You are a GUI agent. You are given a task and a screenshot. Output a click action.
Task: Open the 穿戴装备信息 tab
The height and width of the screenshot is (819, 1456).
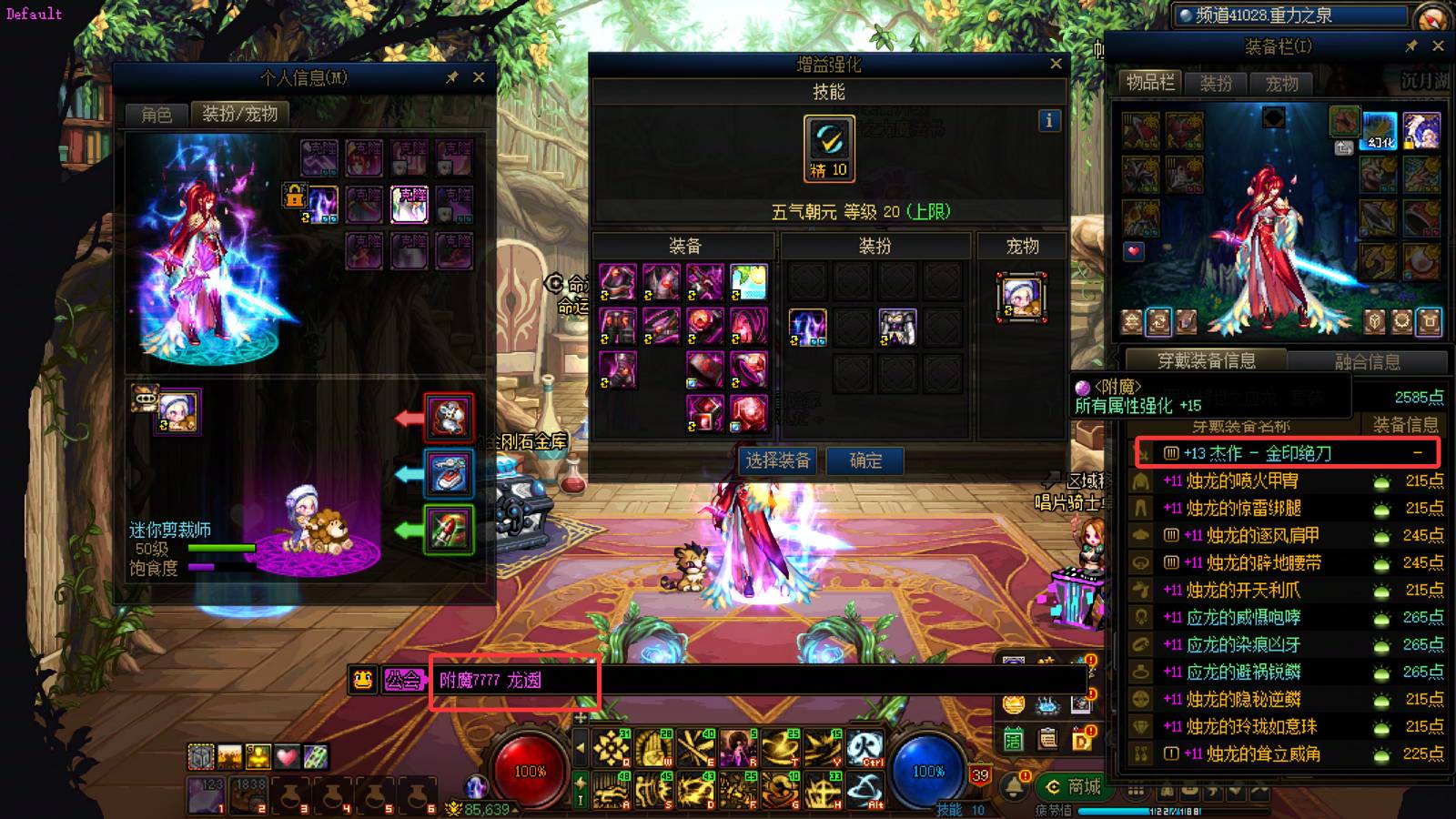point(1206,360)
